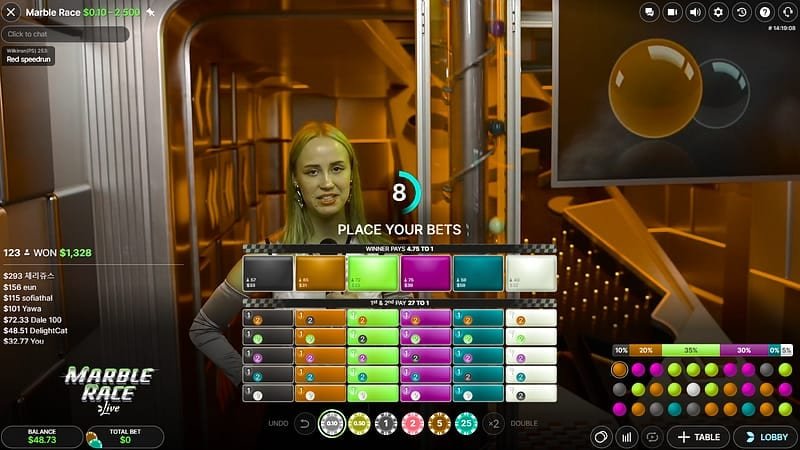
Task: Double the current bets with x2
Action: [x=493, y=423]
